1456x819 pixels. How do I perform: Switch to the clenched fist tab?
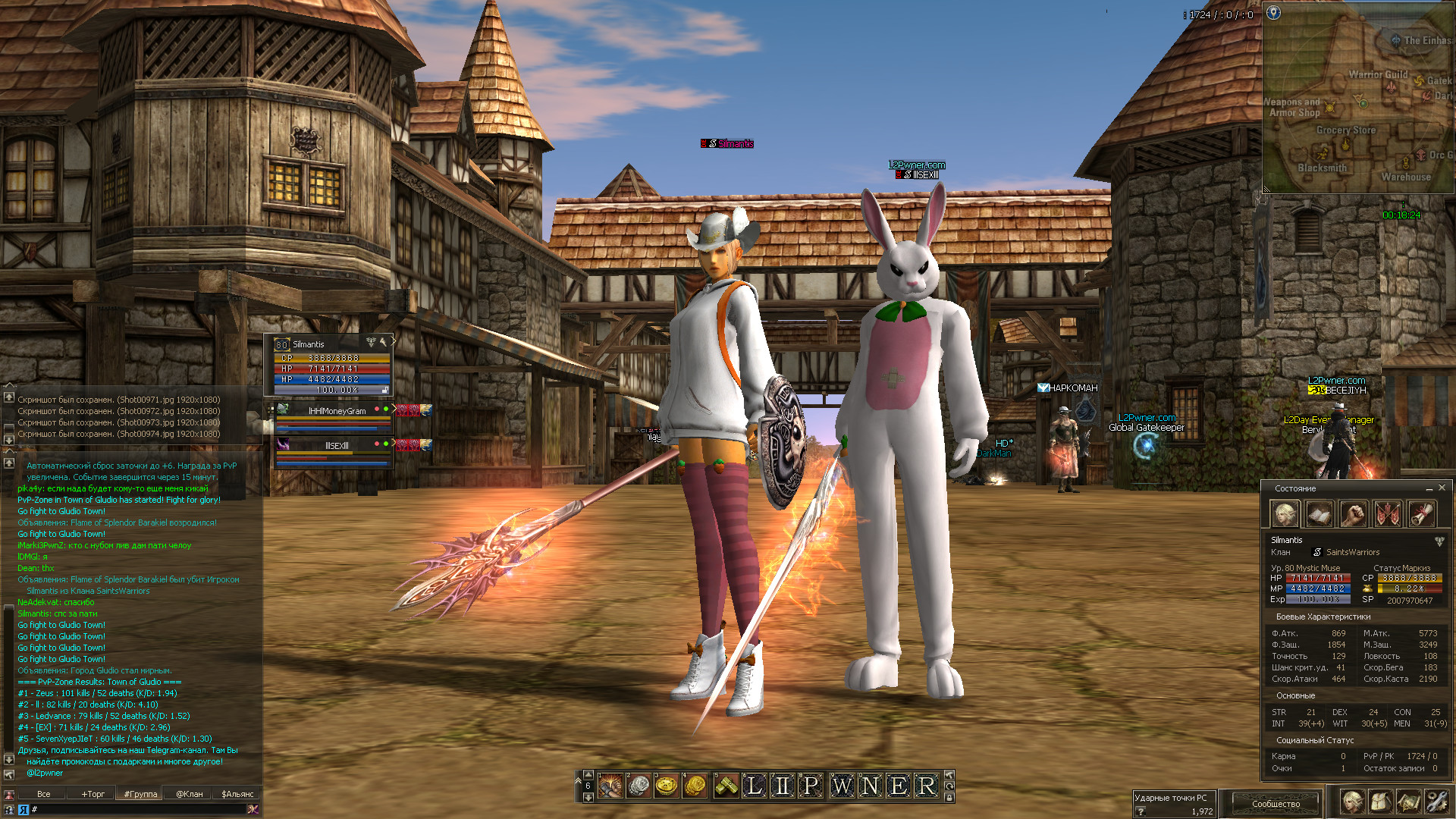coord(1354,514)
